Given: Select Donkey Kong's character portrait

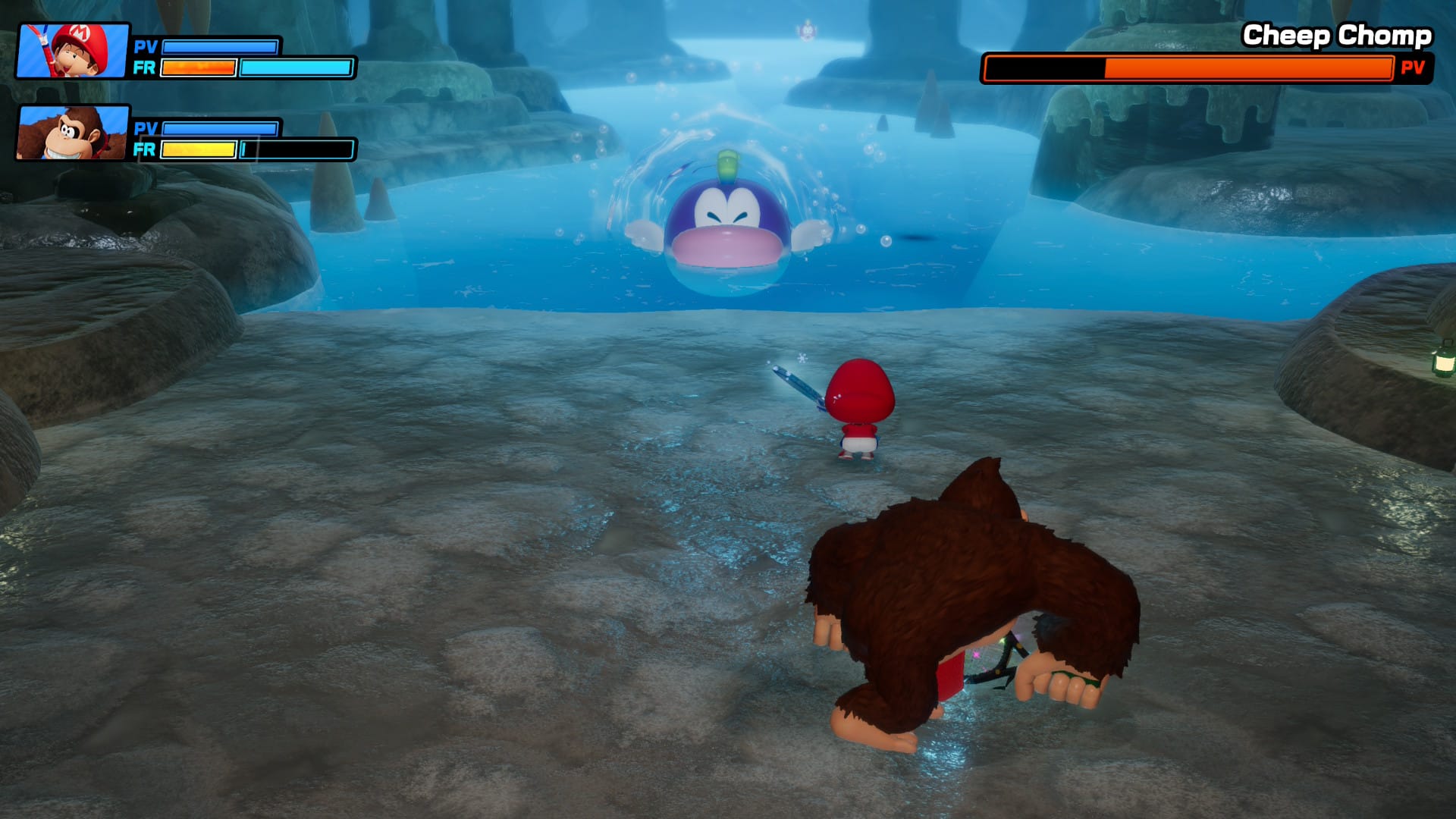Looking at the screenshot, I should pos(74,133).
